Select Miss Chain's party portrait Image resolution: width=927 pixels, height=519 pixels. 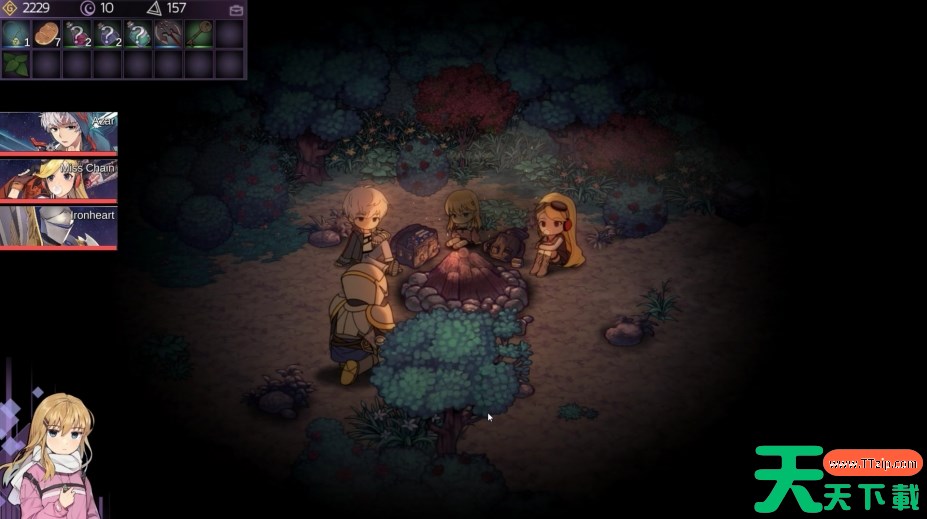(x=59, y=180)
